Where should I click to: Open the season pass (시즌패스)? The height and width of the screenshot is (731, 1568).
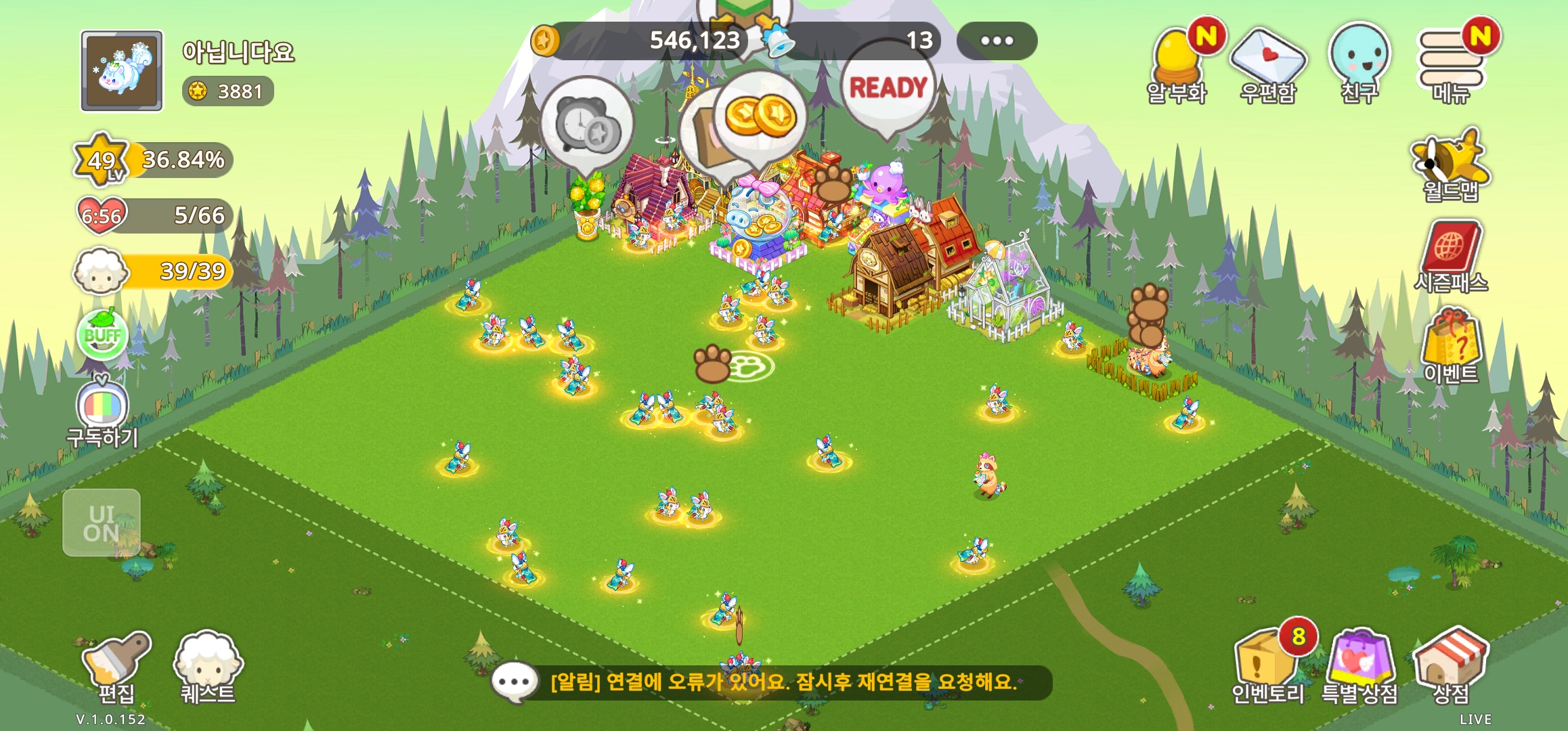(x=1451, y=256)
